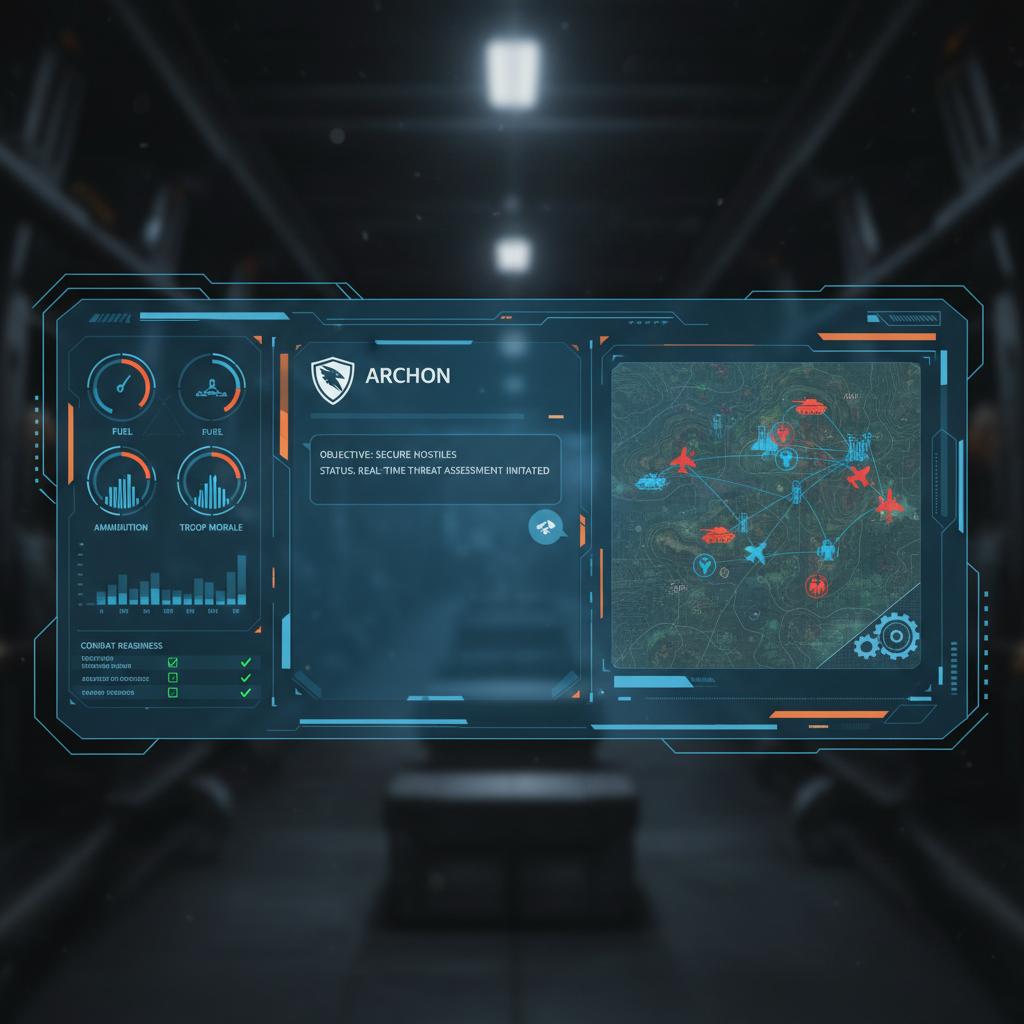The image size is (1024, 1024).
Task: Click the red circled troop marker
Action: pyautogui.click(x=816, y=584)
